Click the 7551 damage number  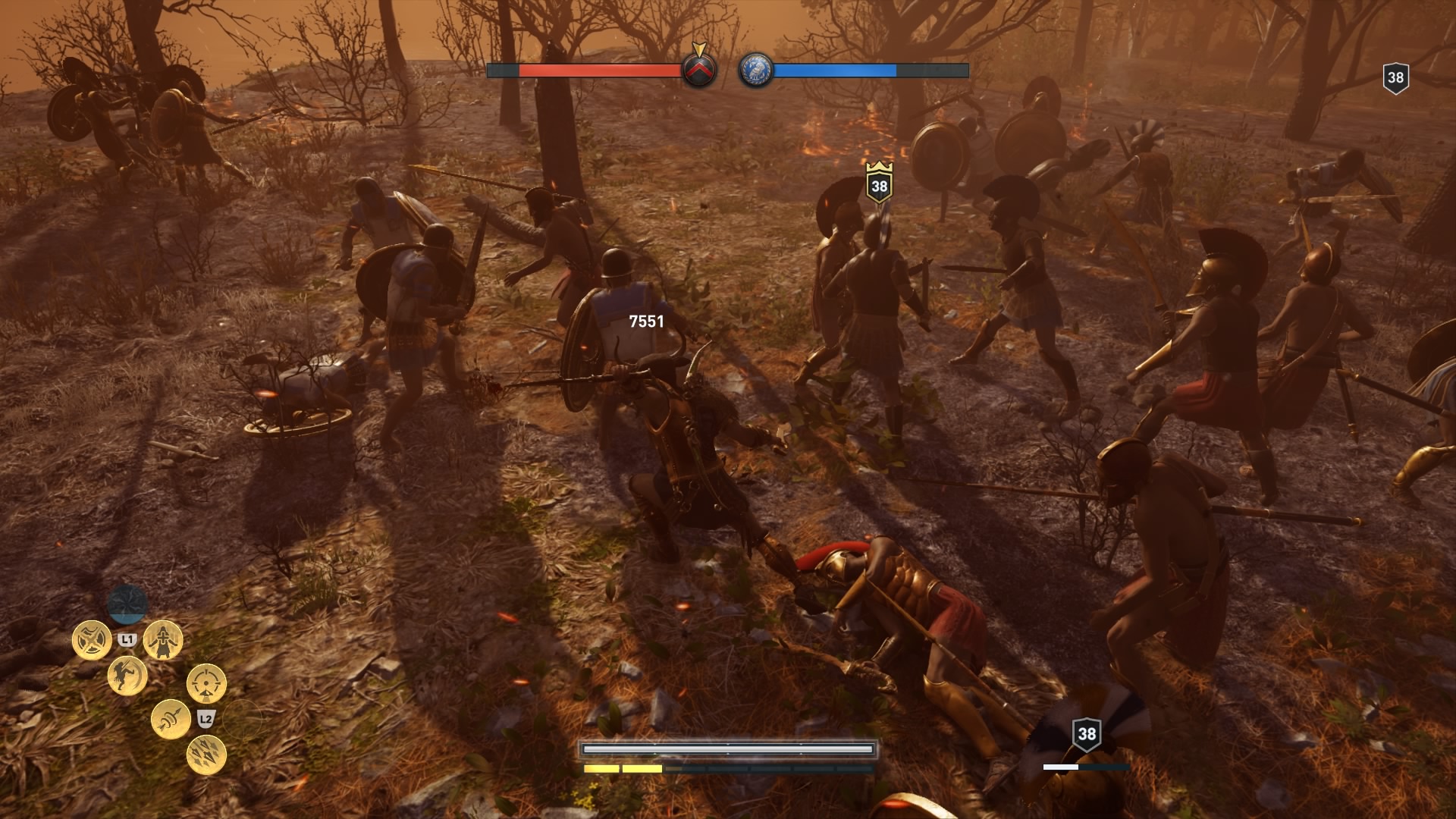coord(645,321)
